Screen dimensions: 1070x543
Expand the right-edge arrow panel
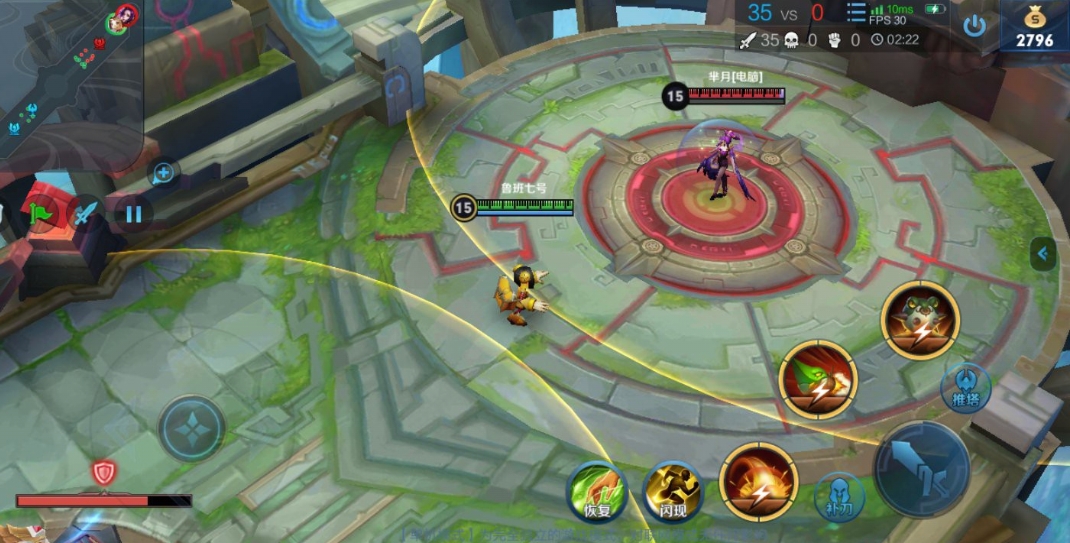(1043, 254)
